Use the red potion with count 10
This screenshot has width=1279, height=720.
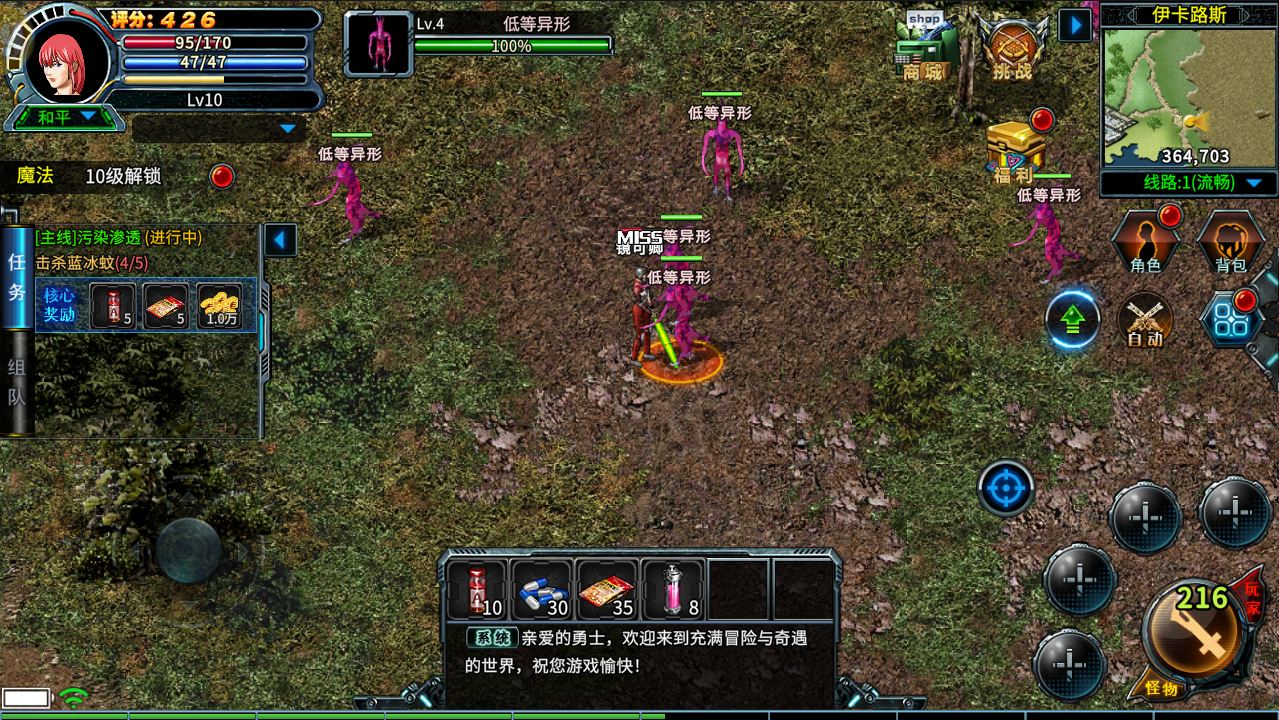(476, 589)
